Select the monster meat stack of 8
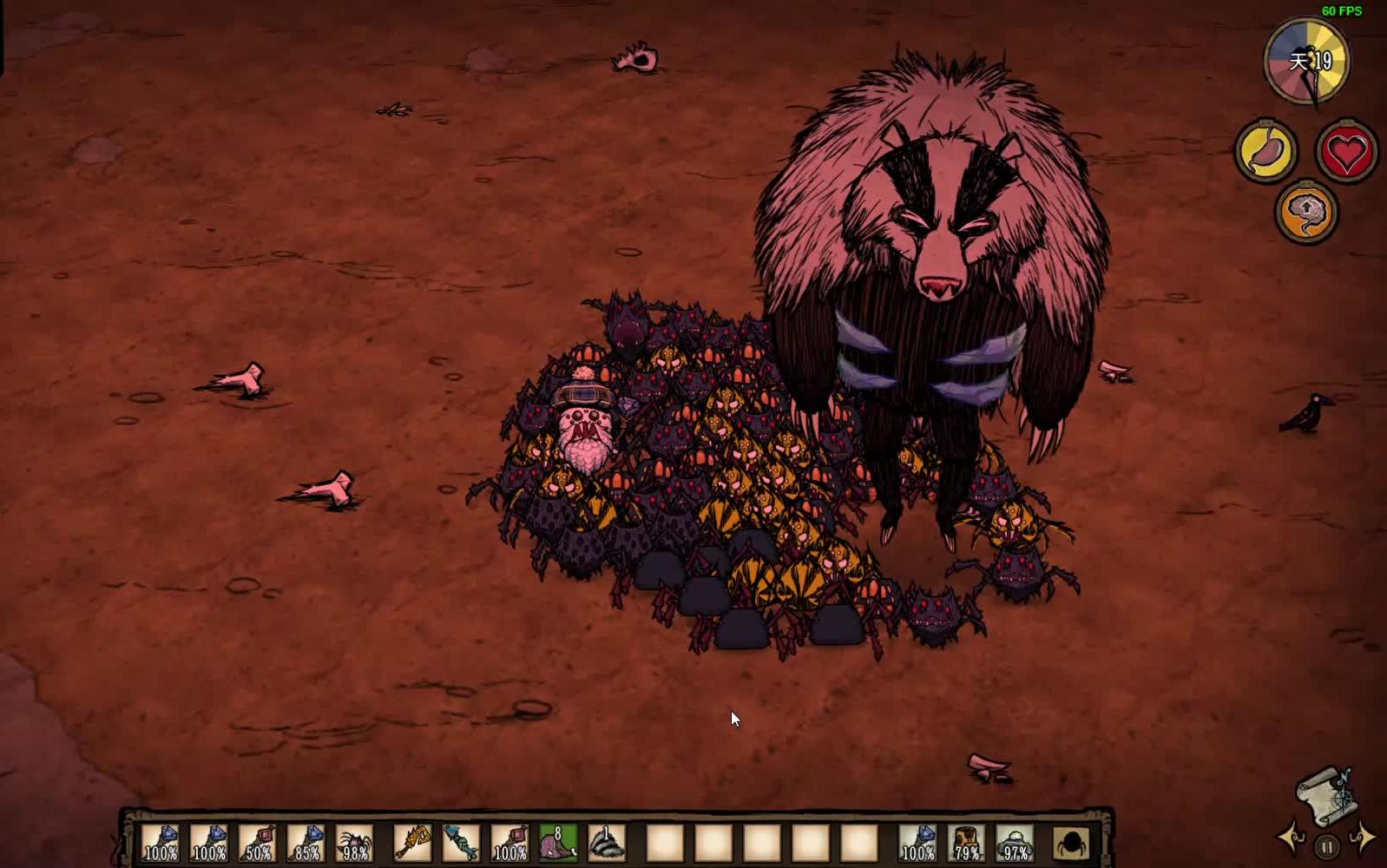 [558, 843]
